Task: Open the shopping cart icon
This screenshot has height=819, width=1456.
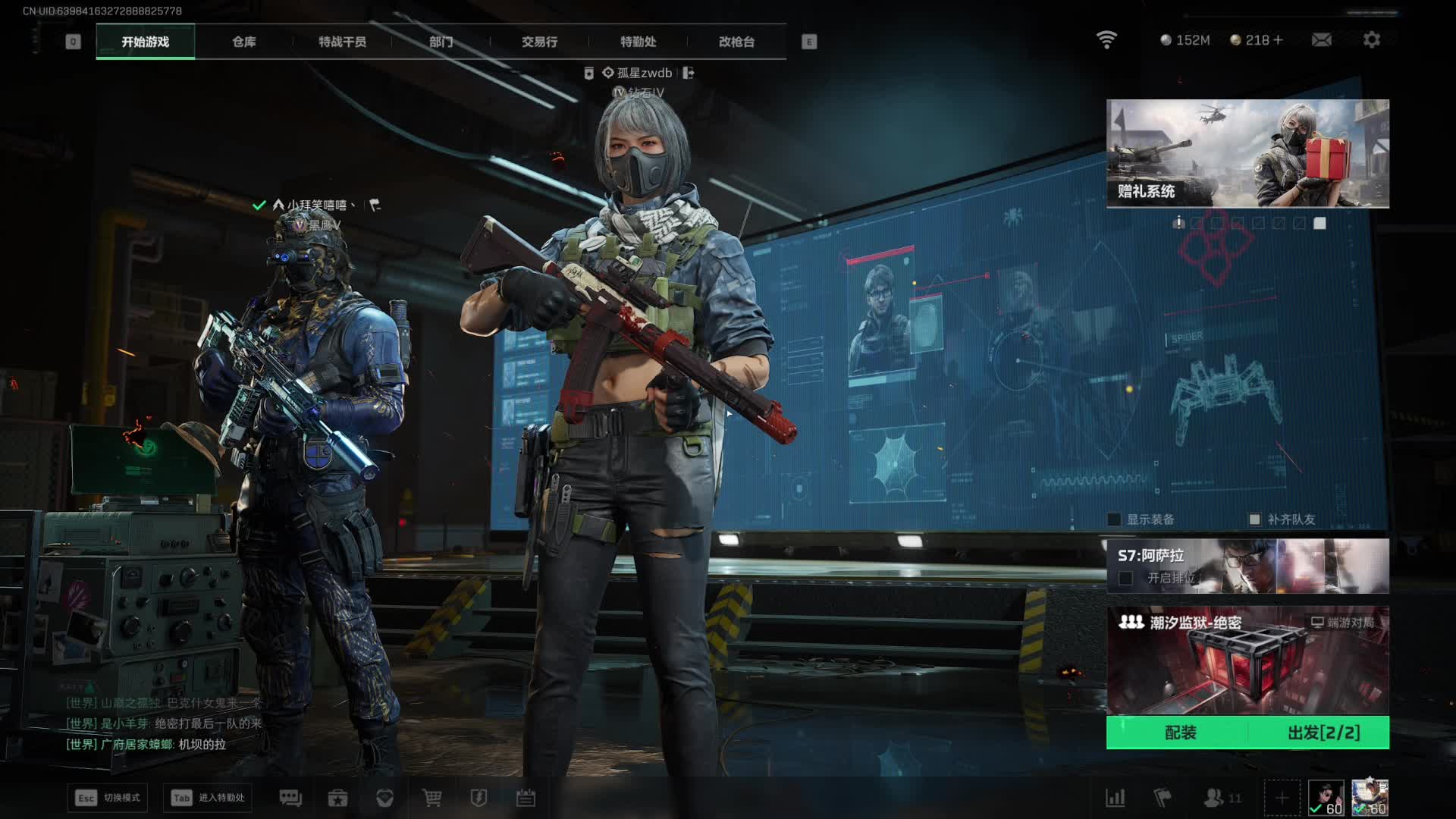Action: pyautogui.click(x=431, y=798)
